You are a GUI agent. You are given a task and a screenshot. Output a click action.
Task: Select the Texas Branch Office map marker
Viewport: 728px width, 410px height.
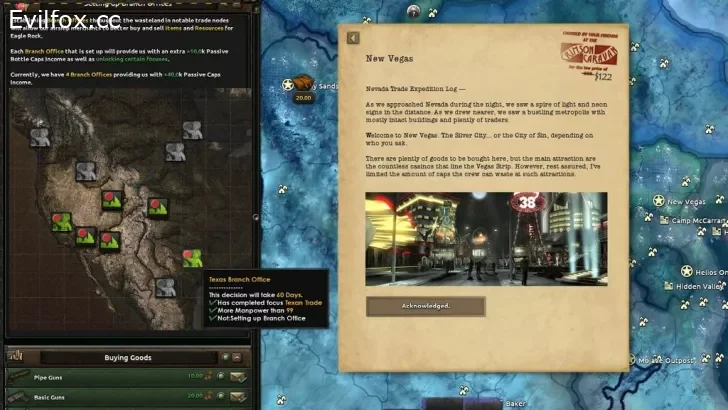click(192, 257)
